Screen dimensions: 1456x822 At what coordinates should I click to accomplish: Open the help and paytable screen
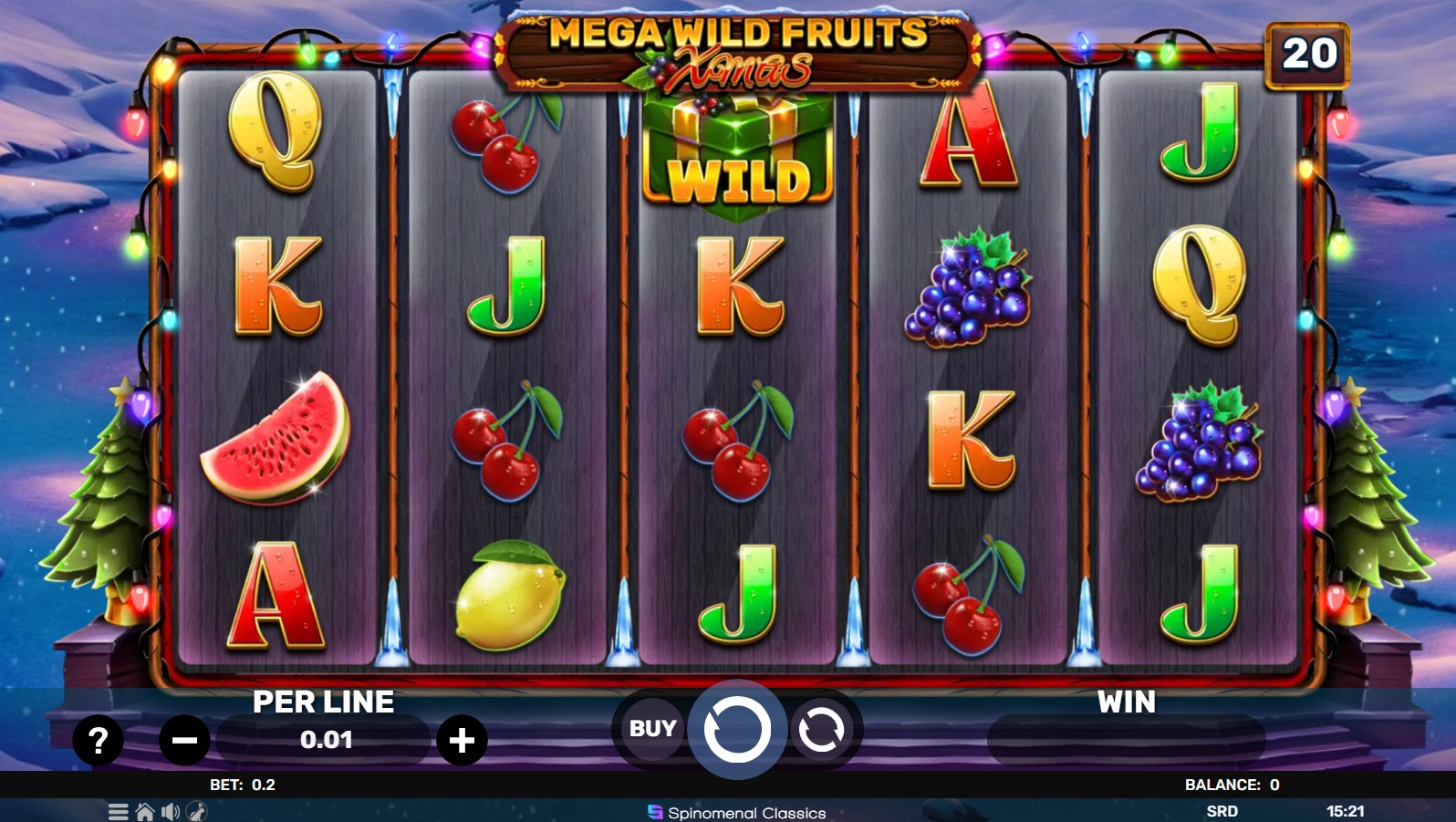point(99,739)
